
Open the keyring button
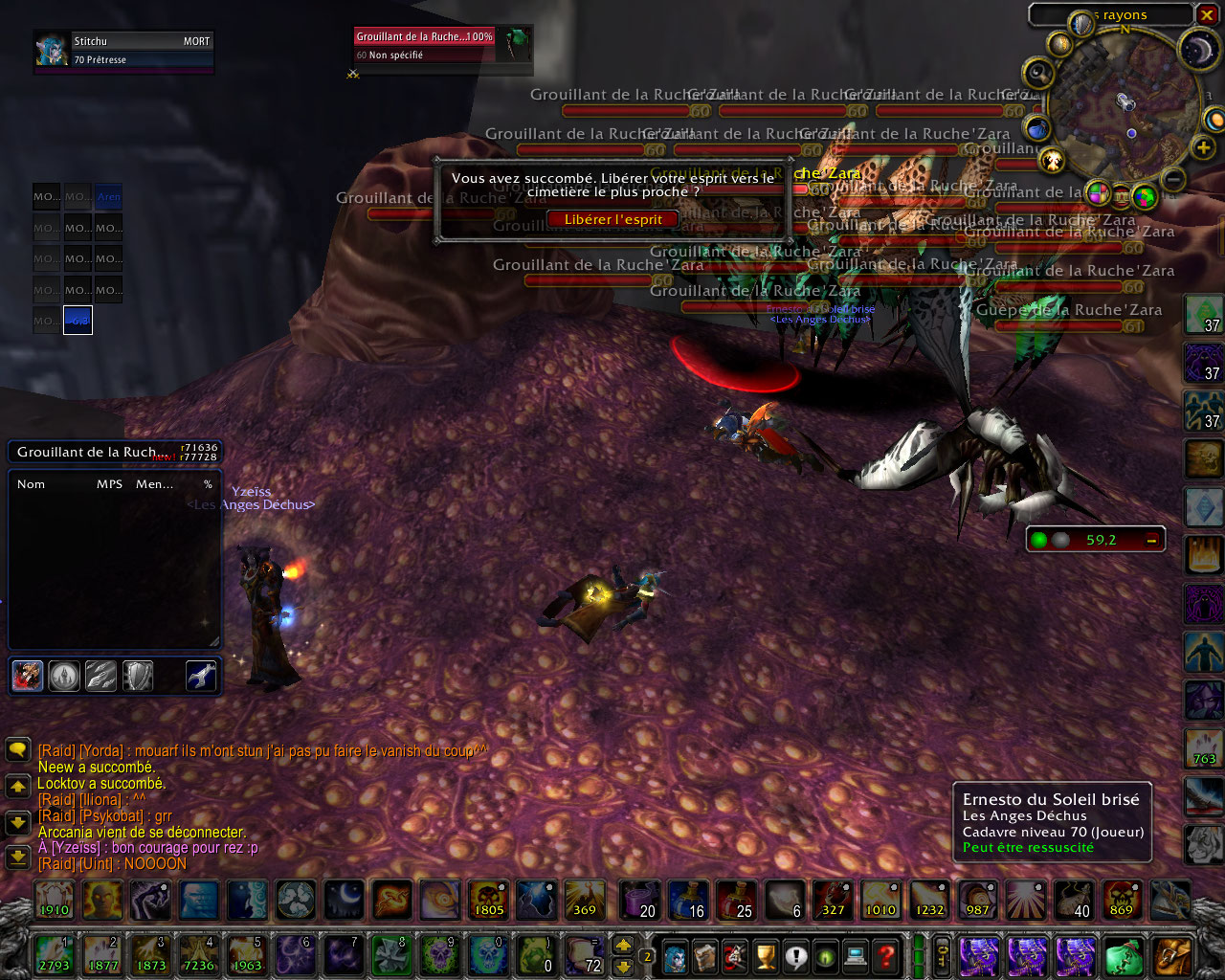pyautogui.click(x=942, y=955)
